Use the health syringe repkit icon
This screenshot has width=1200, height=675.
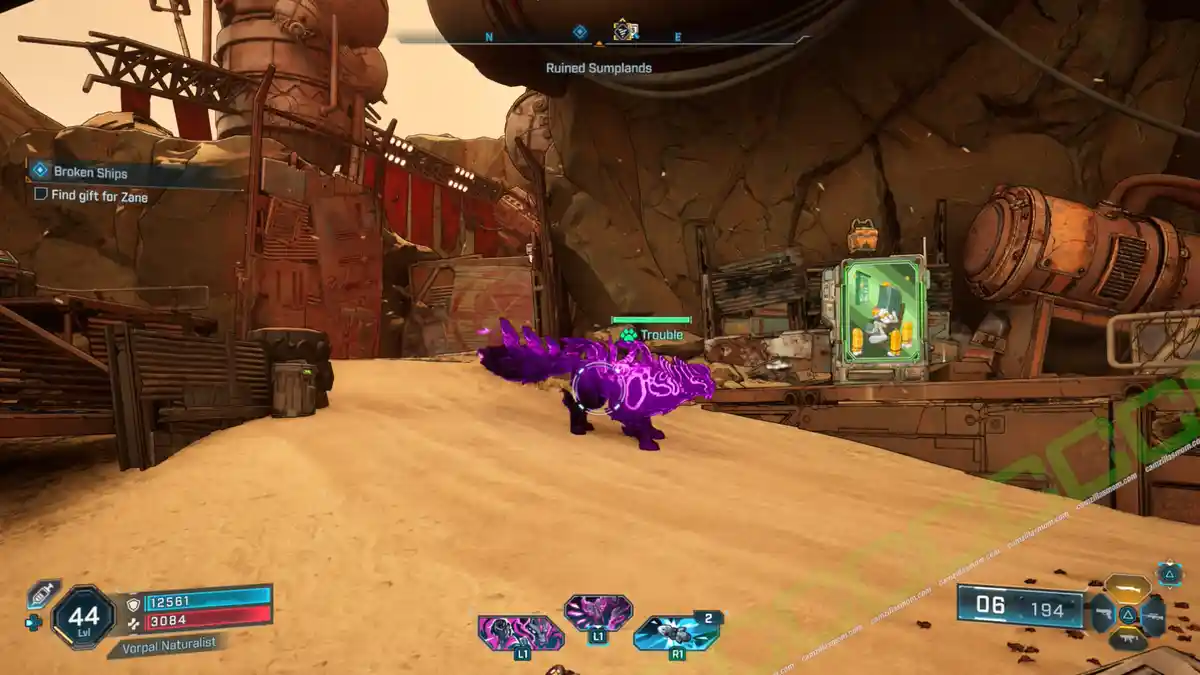tap(42, 593)
